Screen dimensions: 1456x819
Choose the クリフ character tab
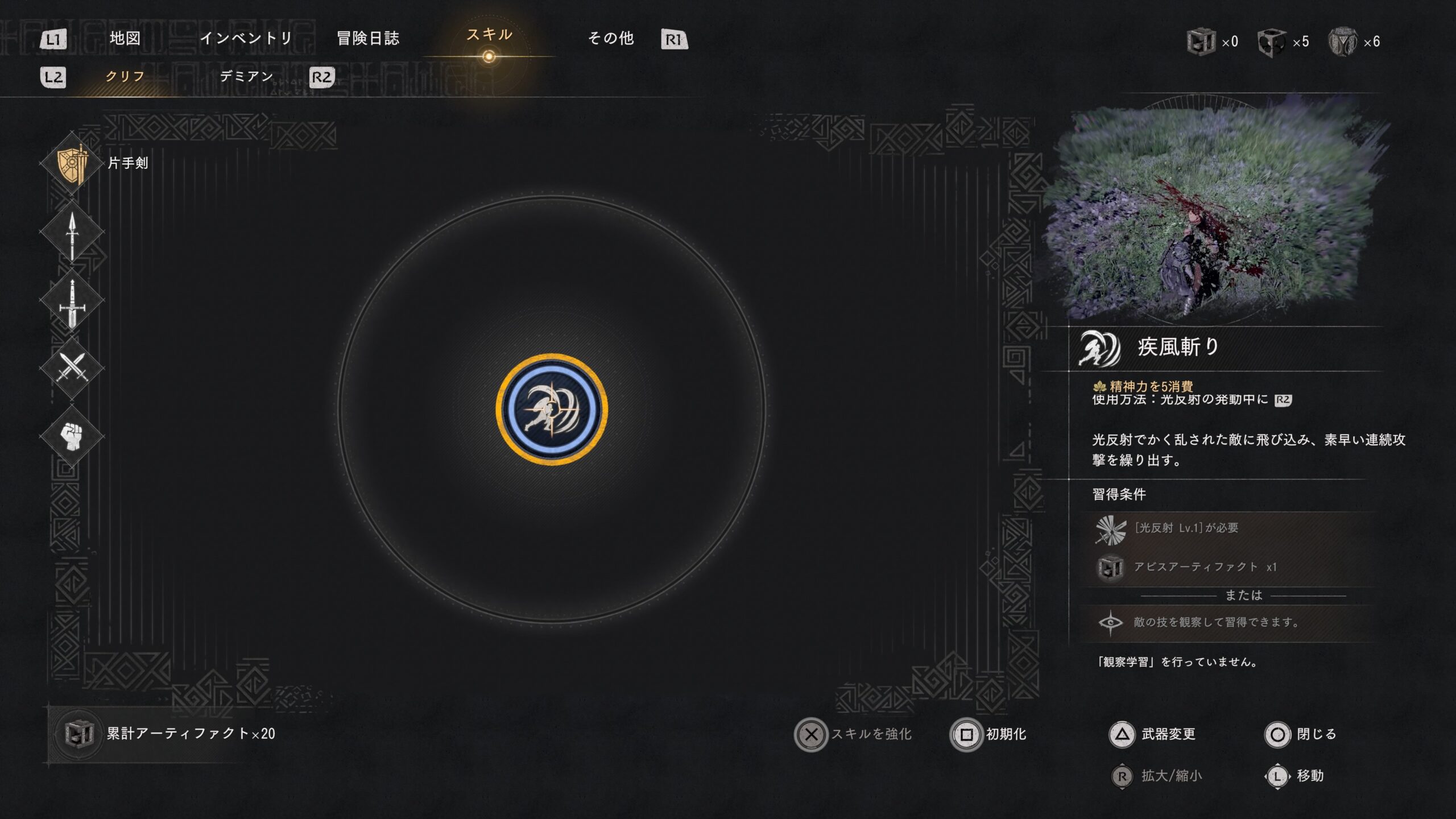(x=125, y=77)
